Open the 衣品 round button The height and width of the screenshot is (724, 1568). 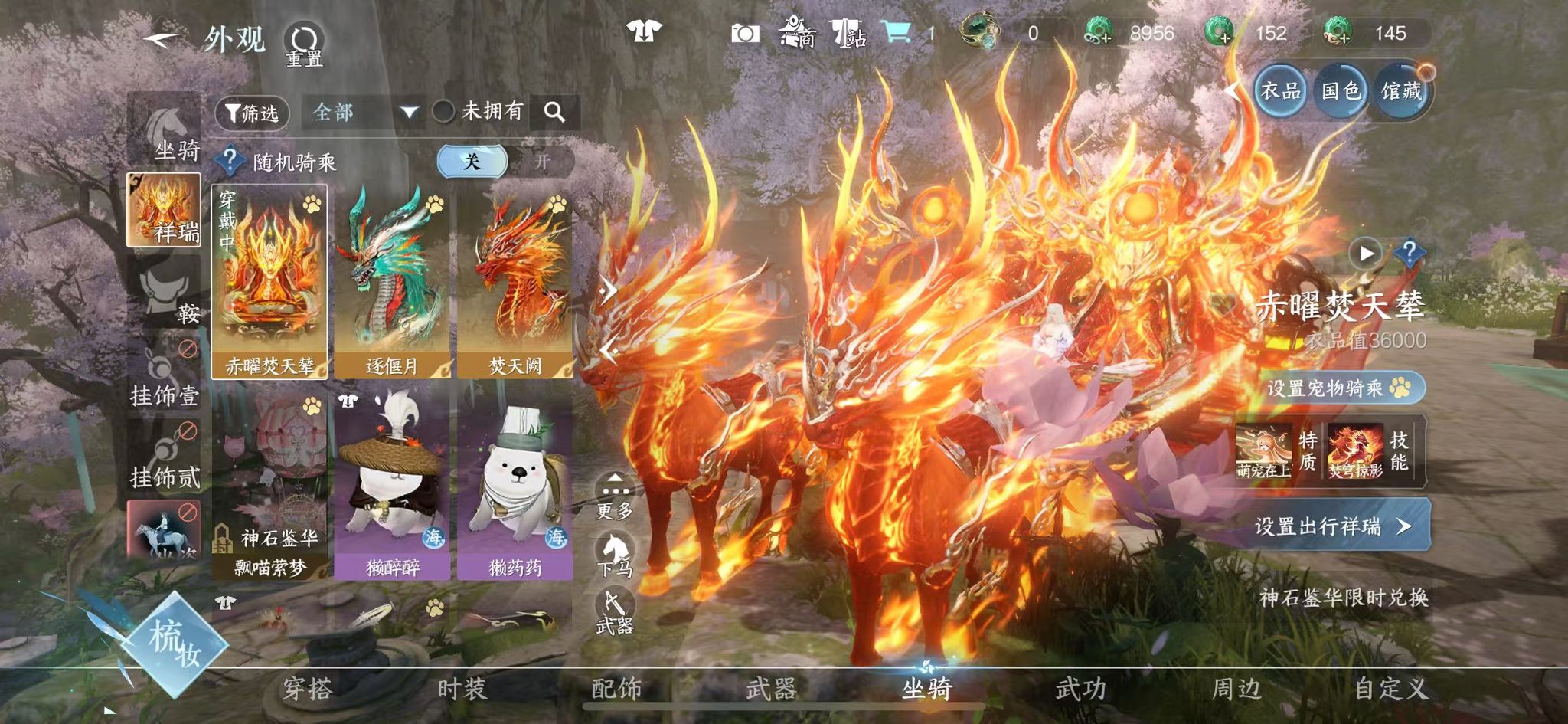(x=1281, y=91)
